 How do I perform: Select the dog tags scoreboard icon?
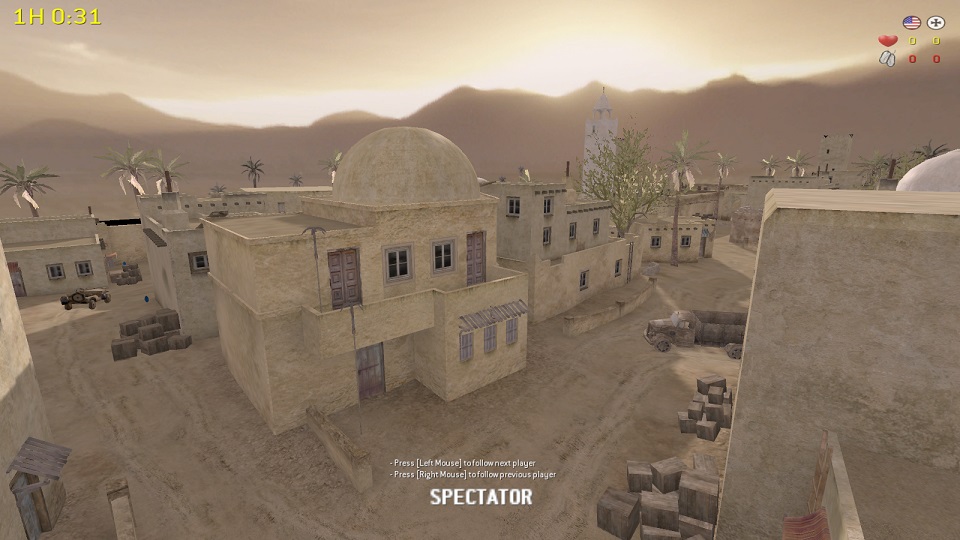tap(887, 59)
